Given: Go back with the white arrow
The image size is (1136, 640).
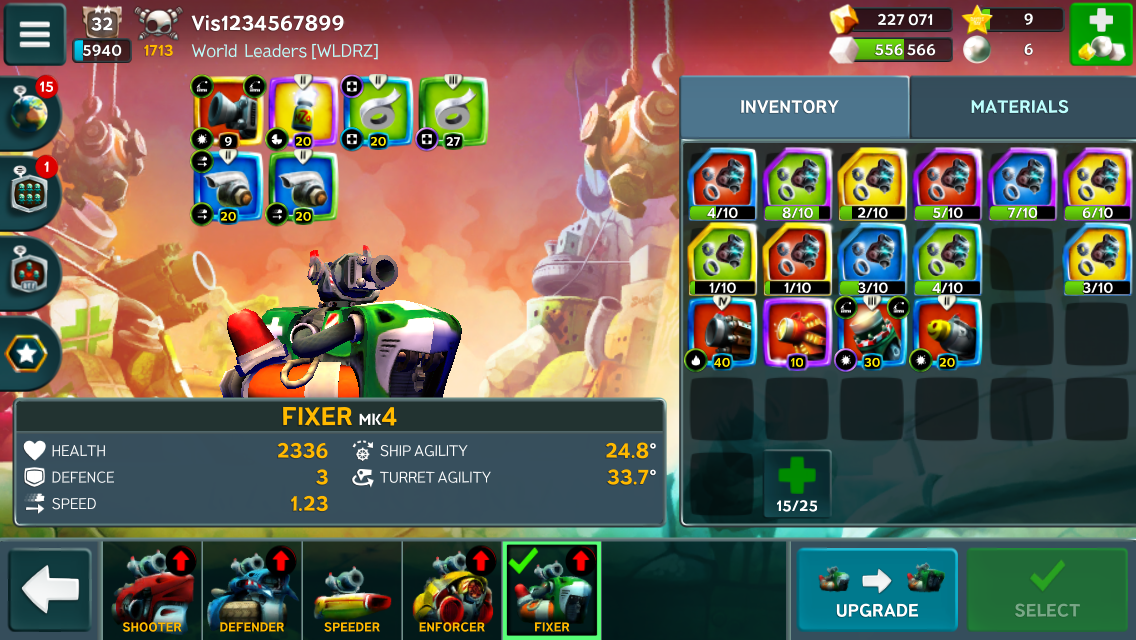Looking at the screenshot, I should pos(50,589).
